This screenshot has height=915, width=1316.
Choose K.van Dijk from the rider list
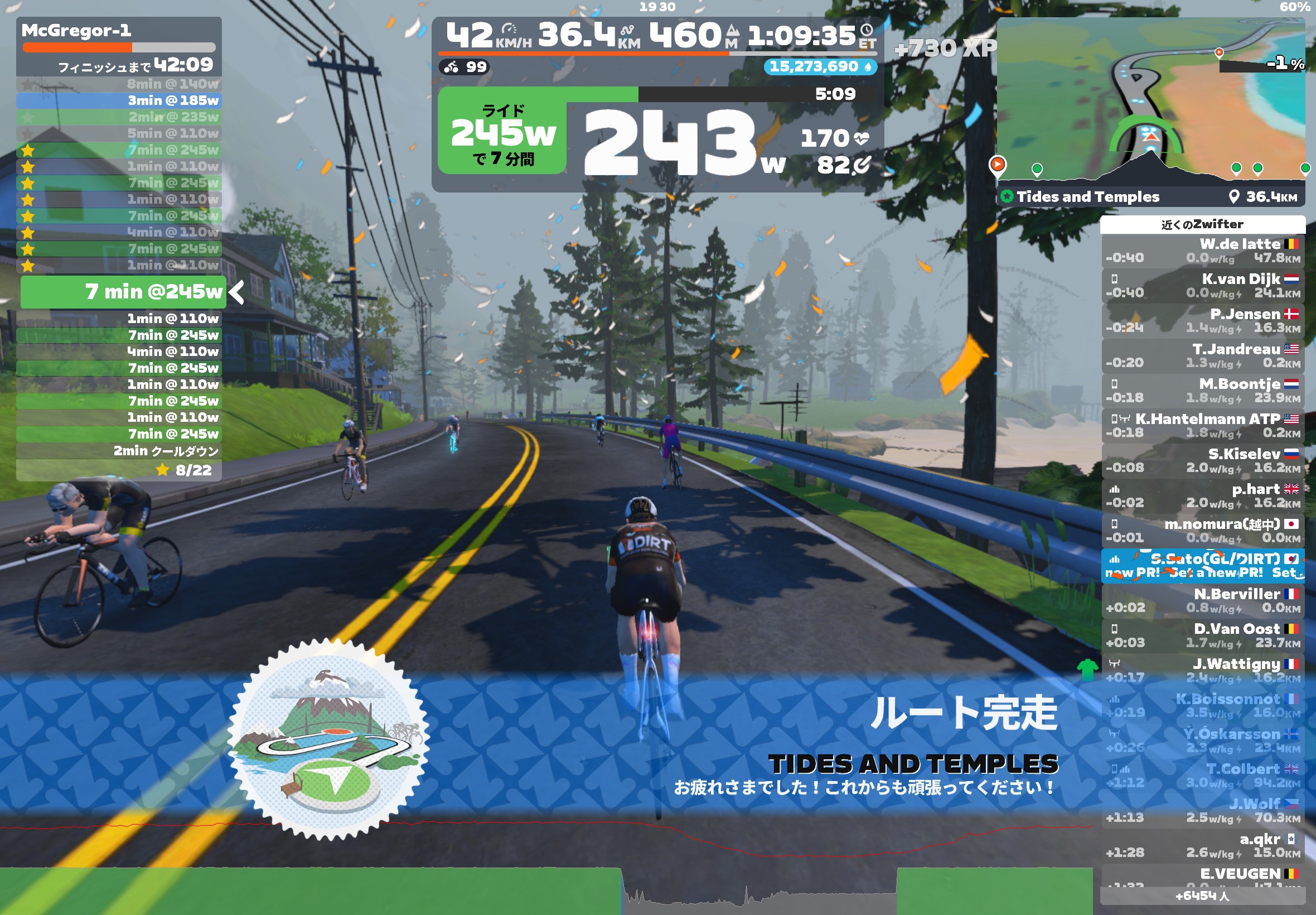[x=1202, y=286]
